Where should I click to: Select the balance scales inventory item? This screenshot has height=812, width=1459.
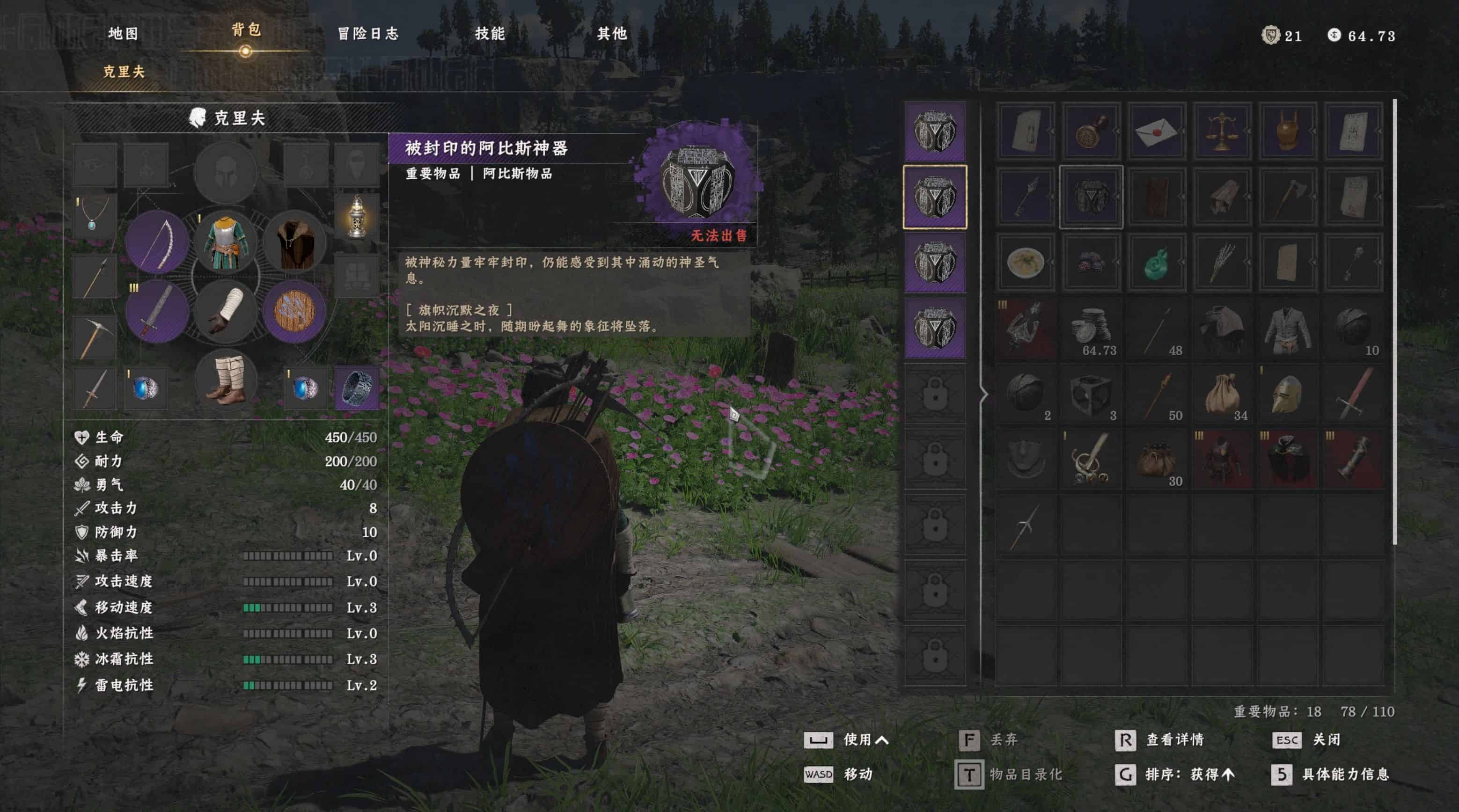1222,131
